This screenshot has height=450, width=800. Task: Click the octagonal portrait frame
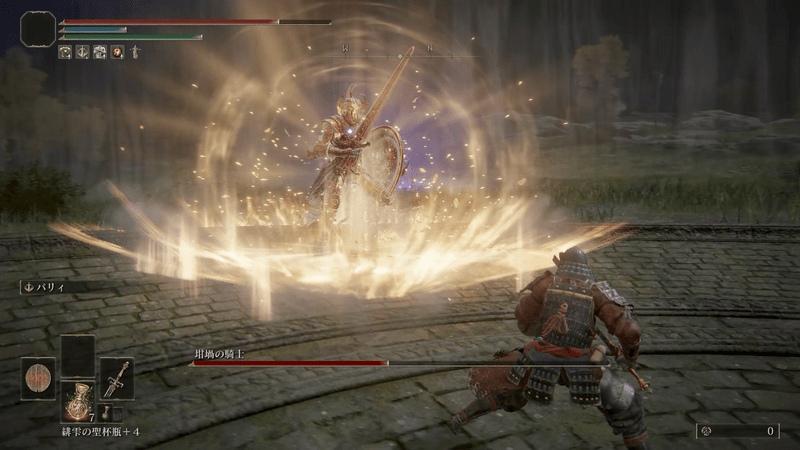pyautogui.click(x=38, y=30)
